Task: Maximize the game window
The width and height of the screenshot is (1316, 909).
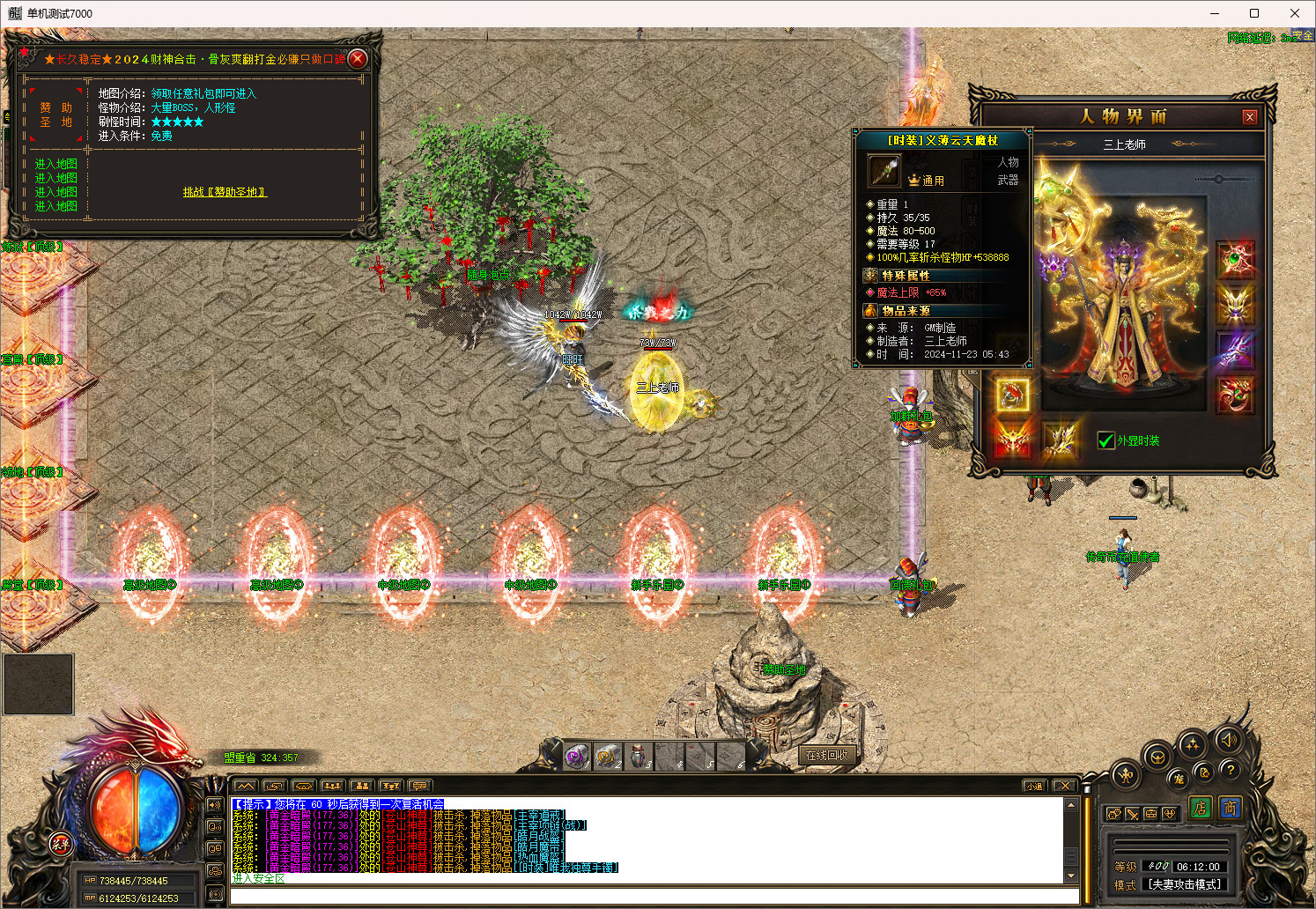Action: coord(1254,13)
